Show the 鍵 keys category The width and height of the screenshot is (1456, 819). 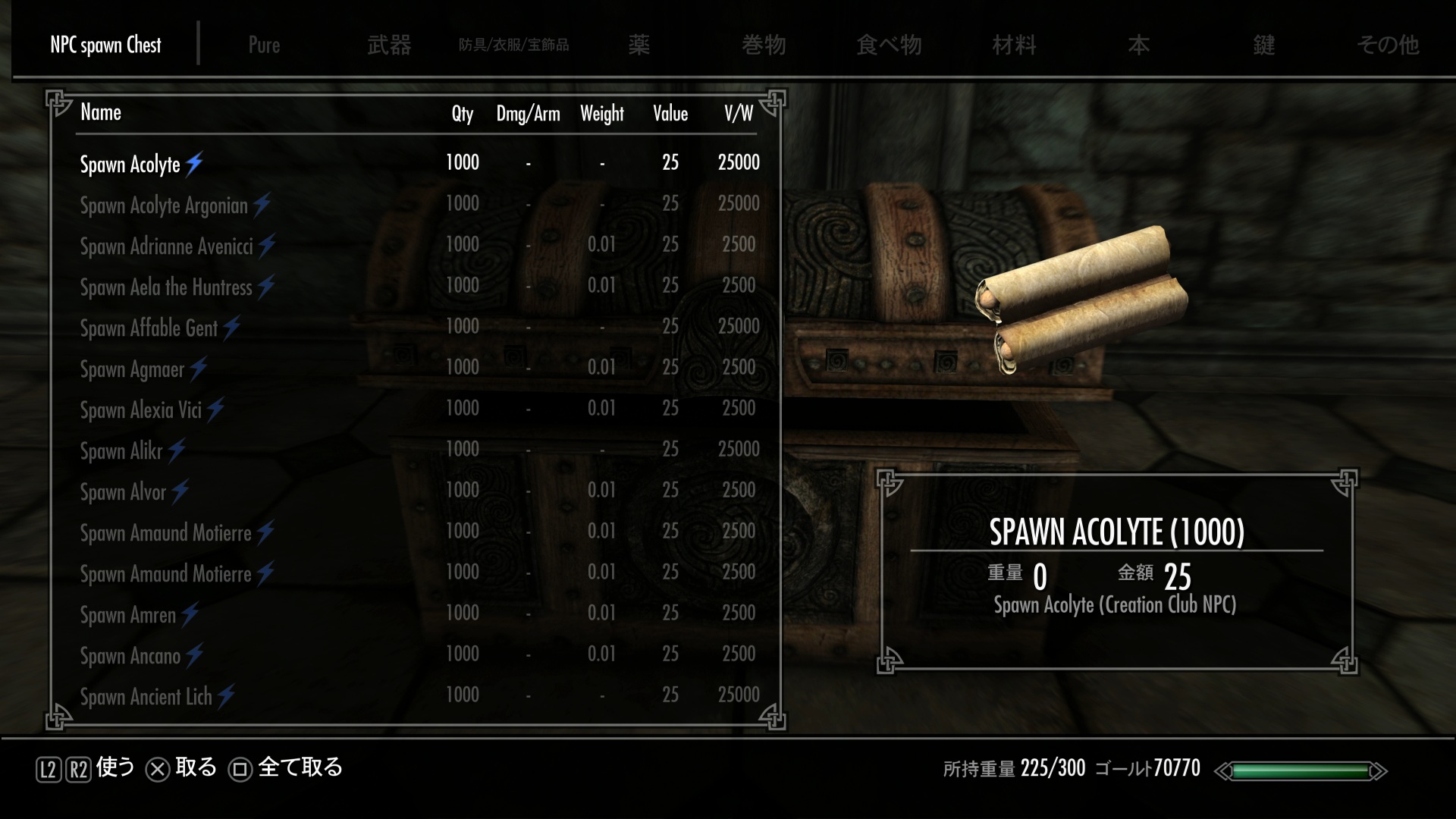1263,45
